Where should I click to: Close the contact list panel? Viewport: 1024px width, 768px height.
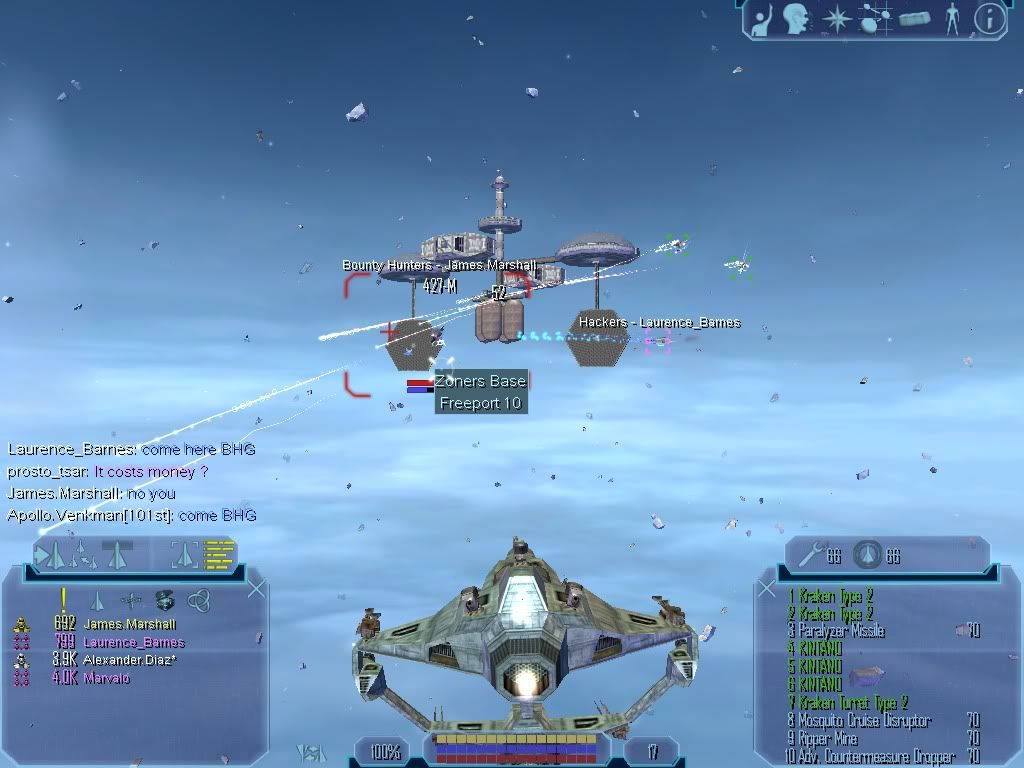click(256, 589)
